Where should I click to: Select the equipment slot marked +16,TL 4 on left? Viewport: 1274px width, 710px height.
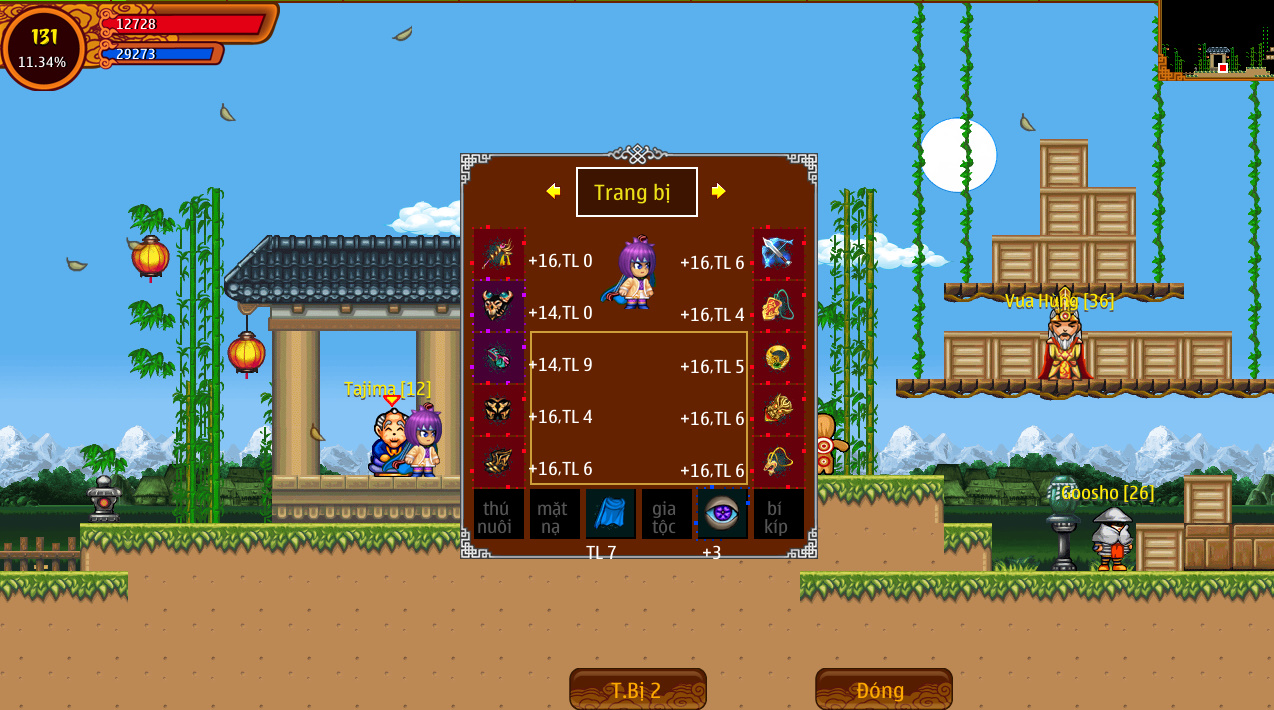click(x=498, y=410)
